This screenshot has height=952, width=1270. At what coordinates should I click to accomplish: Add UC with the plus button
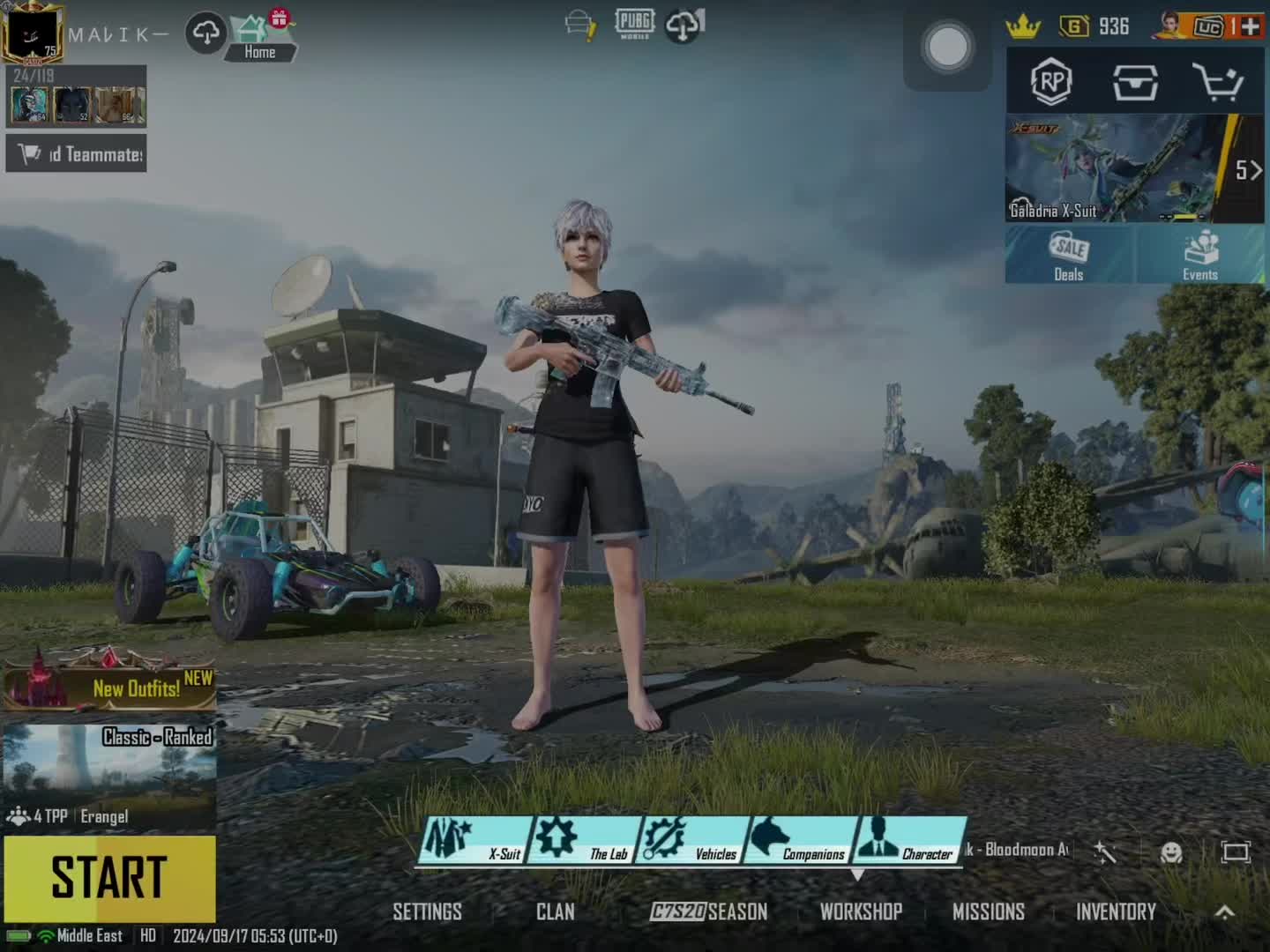coord(1250,26)
